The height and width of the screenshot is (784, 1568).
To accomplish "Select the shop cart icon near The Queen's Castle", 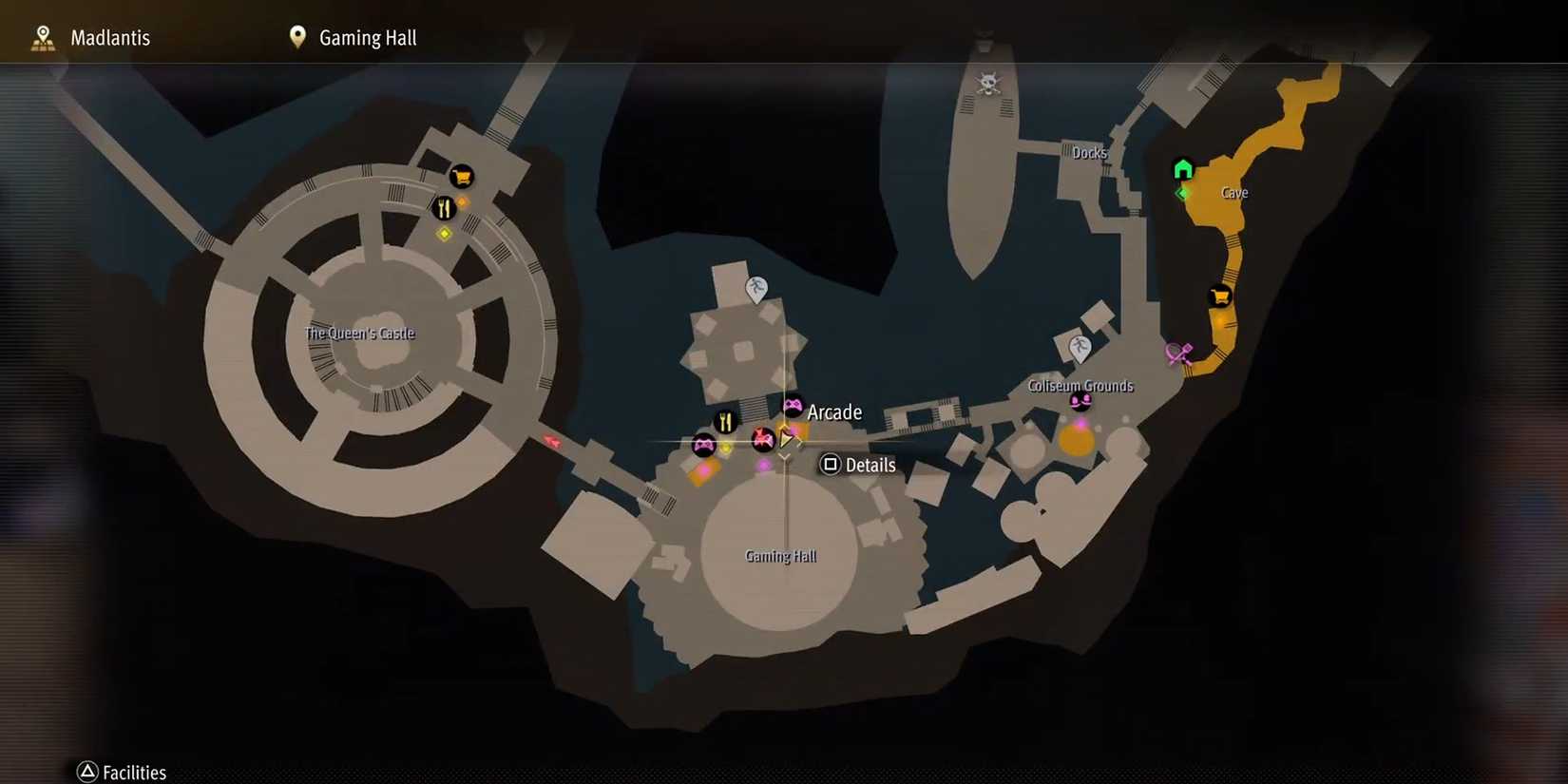I will [x=460, y=177].
